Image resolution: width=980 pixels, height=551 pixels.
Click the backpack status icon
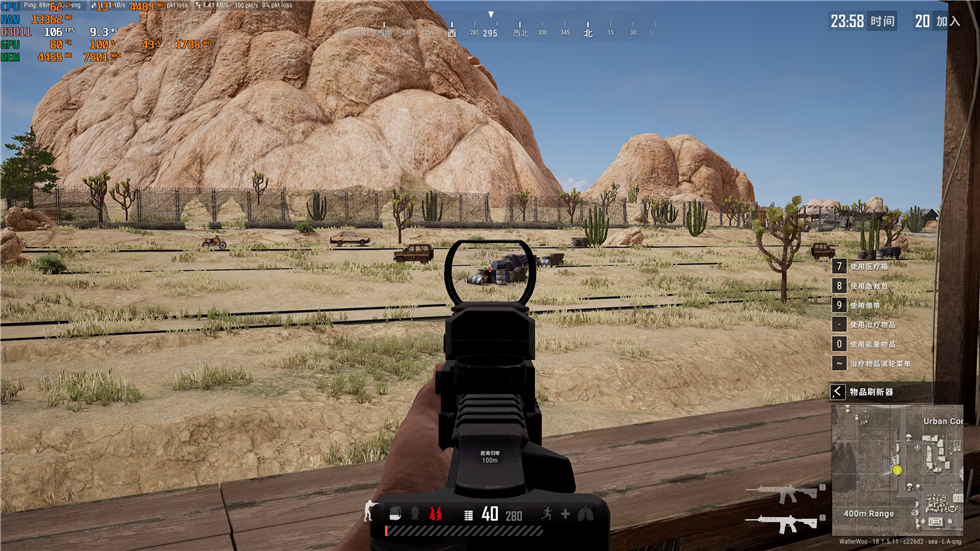coord(395,514)
